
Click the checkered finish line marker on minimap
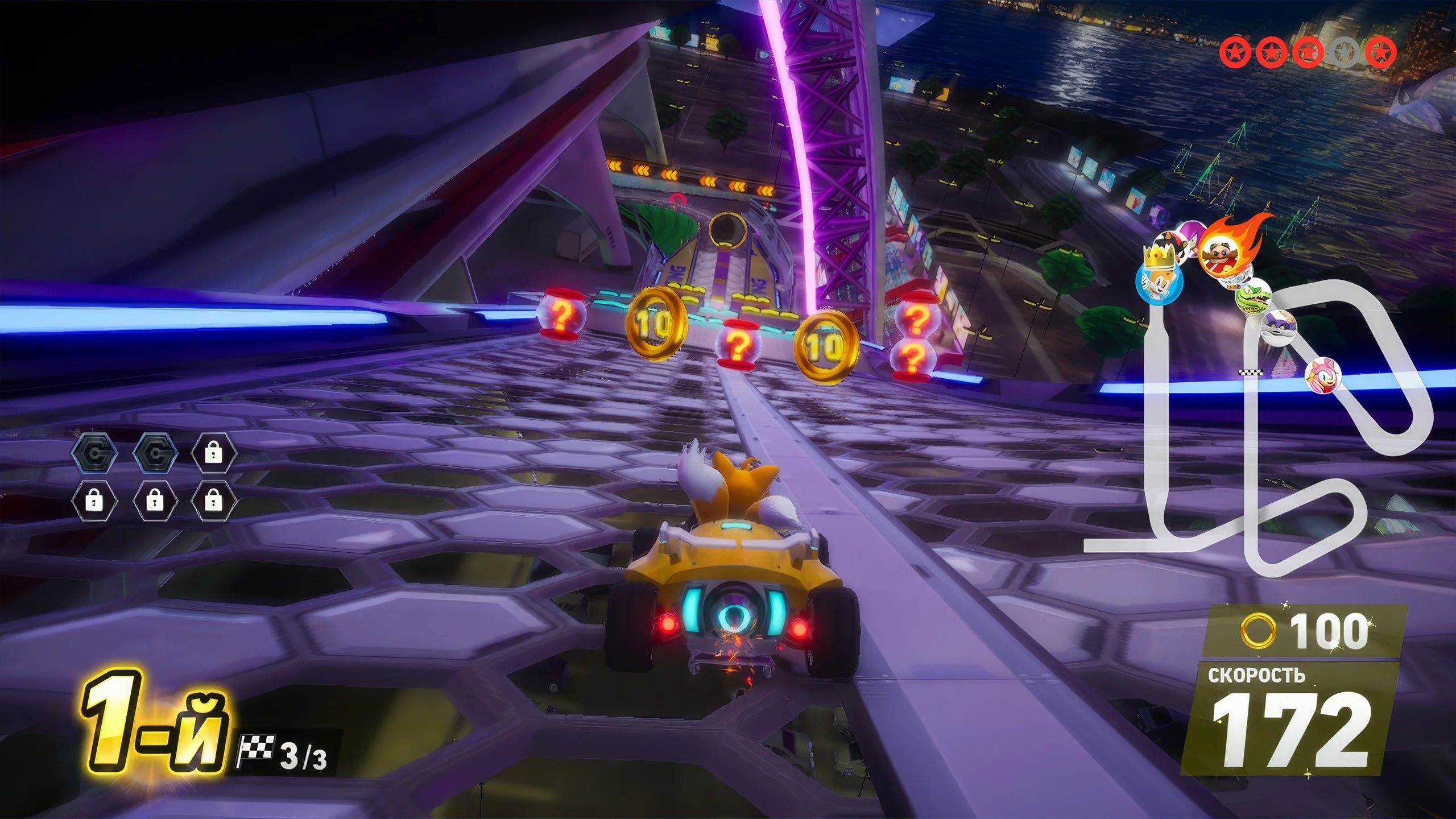[x=1251, y=373]
